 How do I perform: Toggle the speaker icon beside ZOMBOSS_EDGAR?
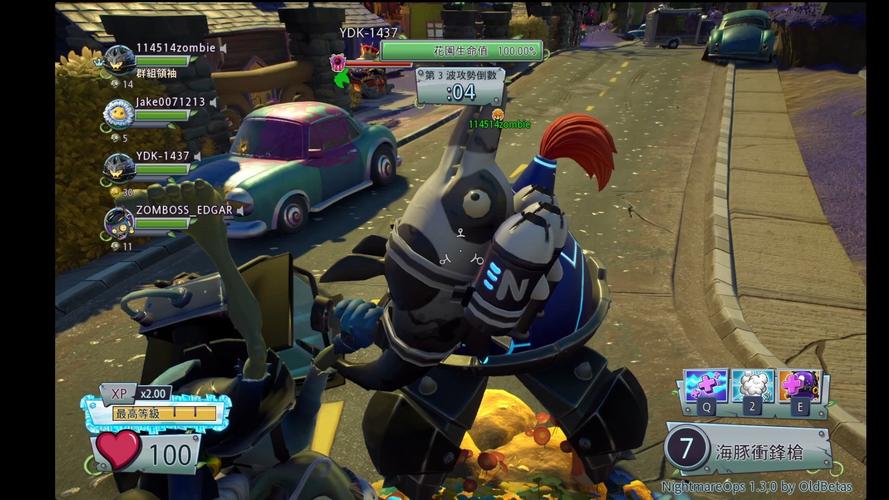pyautogui.click(x=240, y=210)
